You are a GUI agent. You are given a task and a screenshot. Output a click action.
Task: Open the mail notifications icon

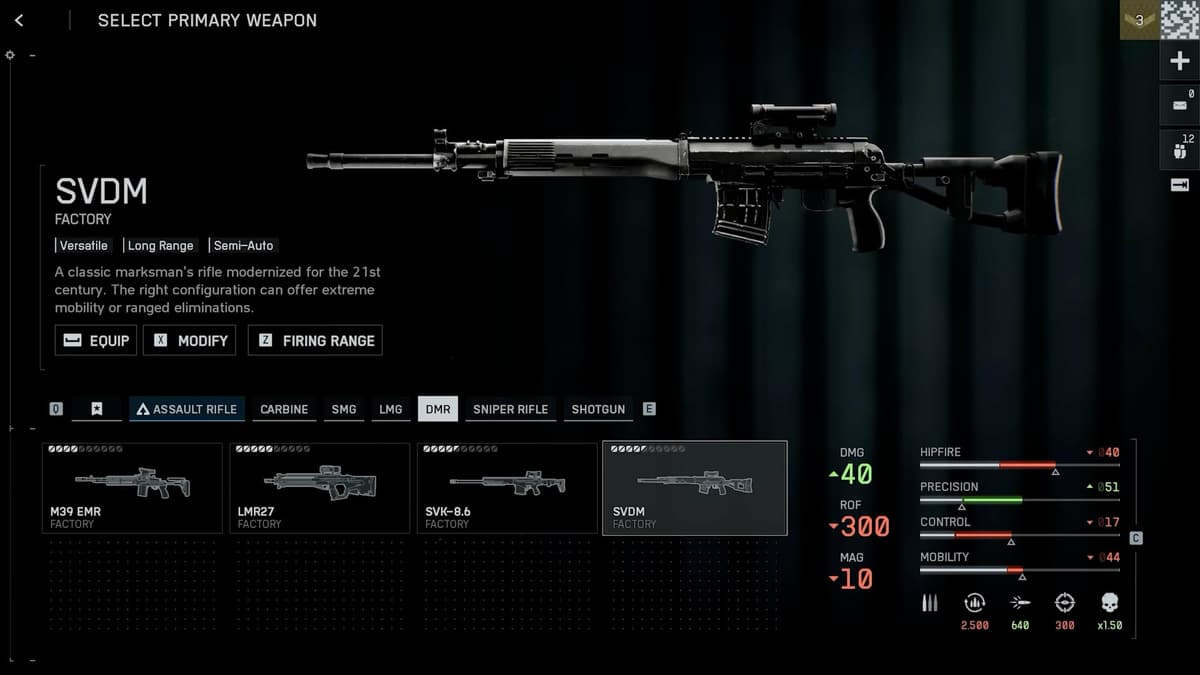[1179, 104]
